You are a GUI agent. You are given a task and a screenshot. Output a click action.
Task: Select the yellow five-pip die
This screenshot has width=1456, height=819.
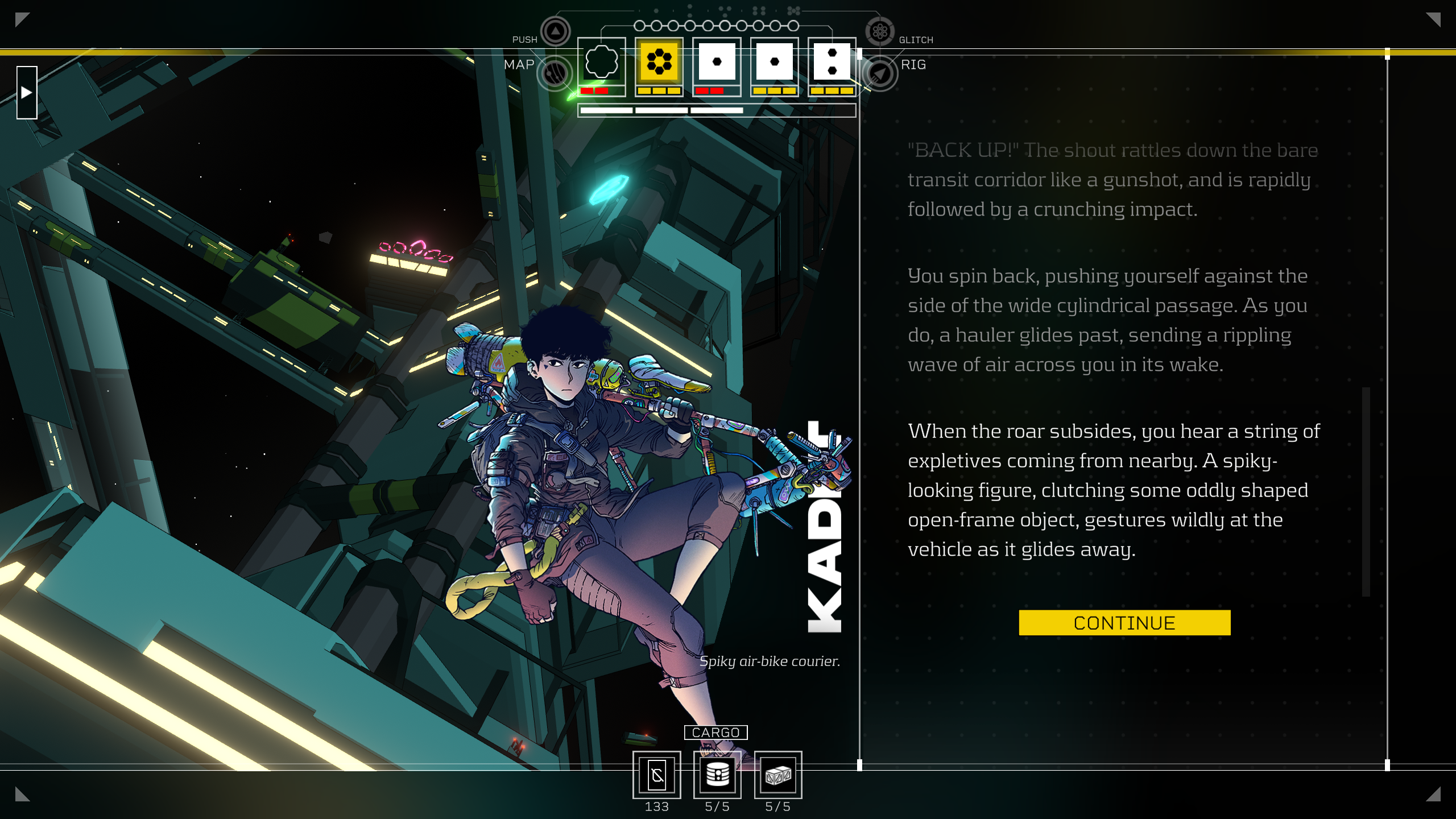659,61
